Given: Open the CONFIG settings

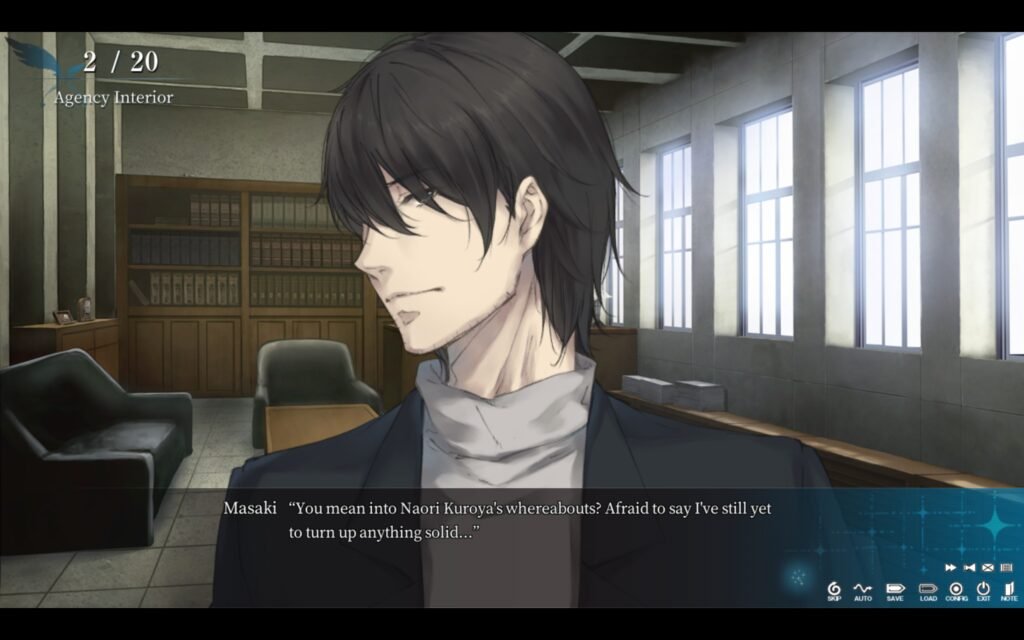Looking at the screenshot, I should tap(956, 590).
